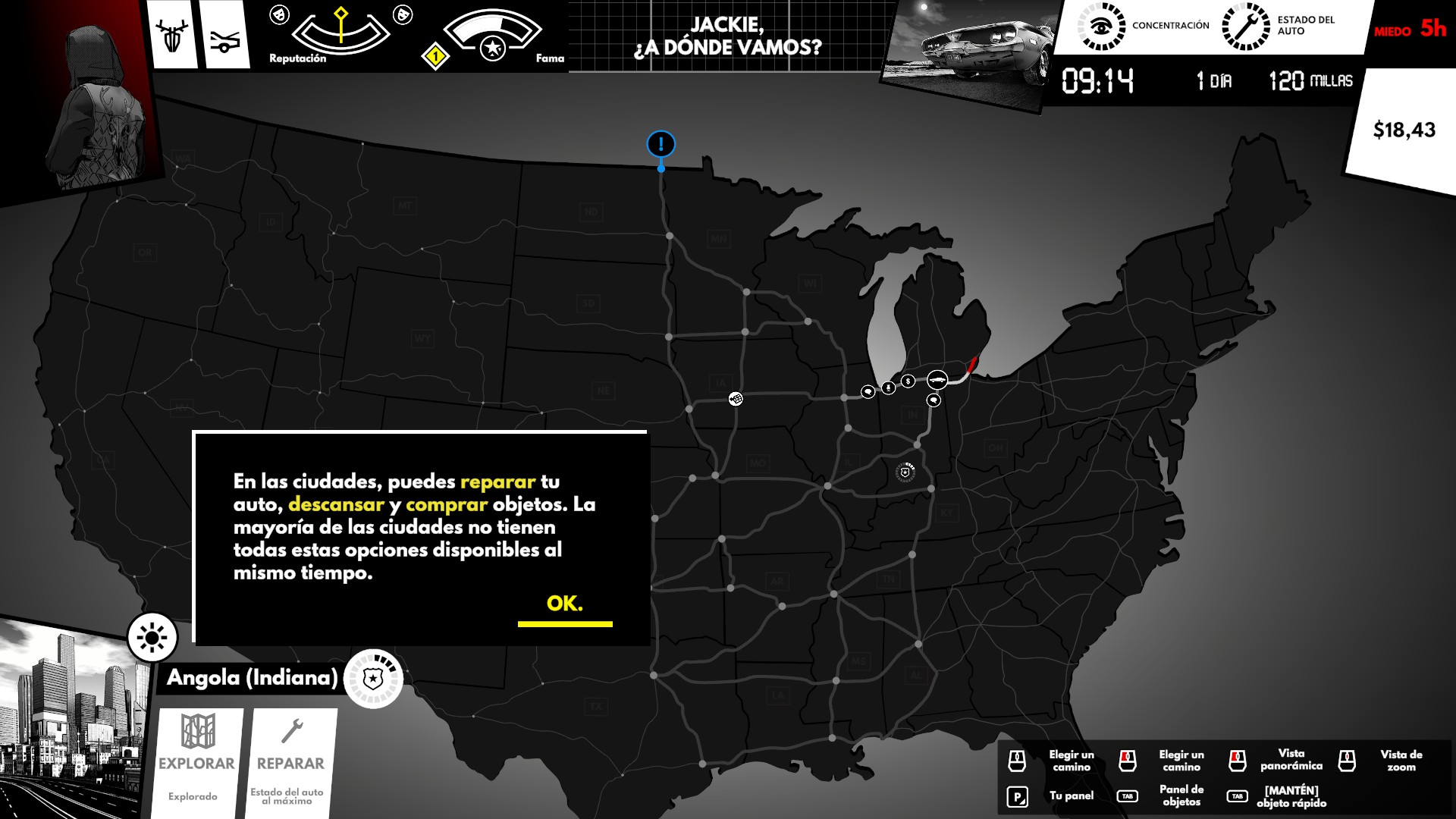Screen dimensions: 1456x819
Task: Click the car position marker on map
Action: [x=937, y=379]
